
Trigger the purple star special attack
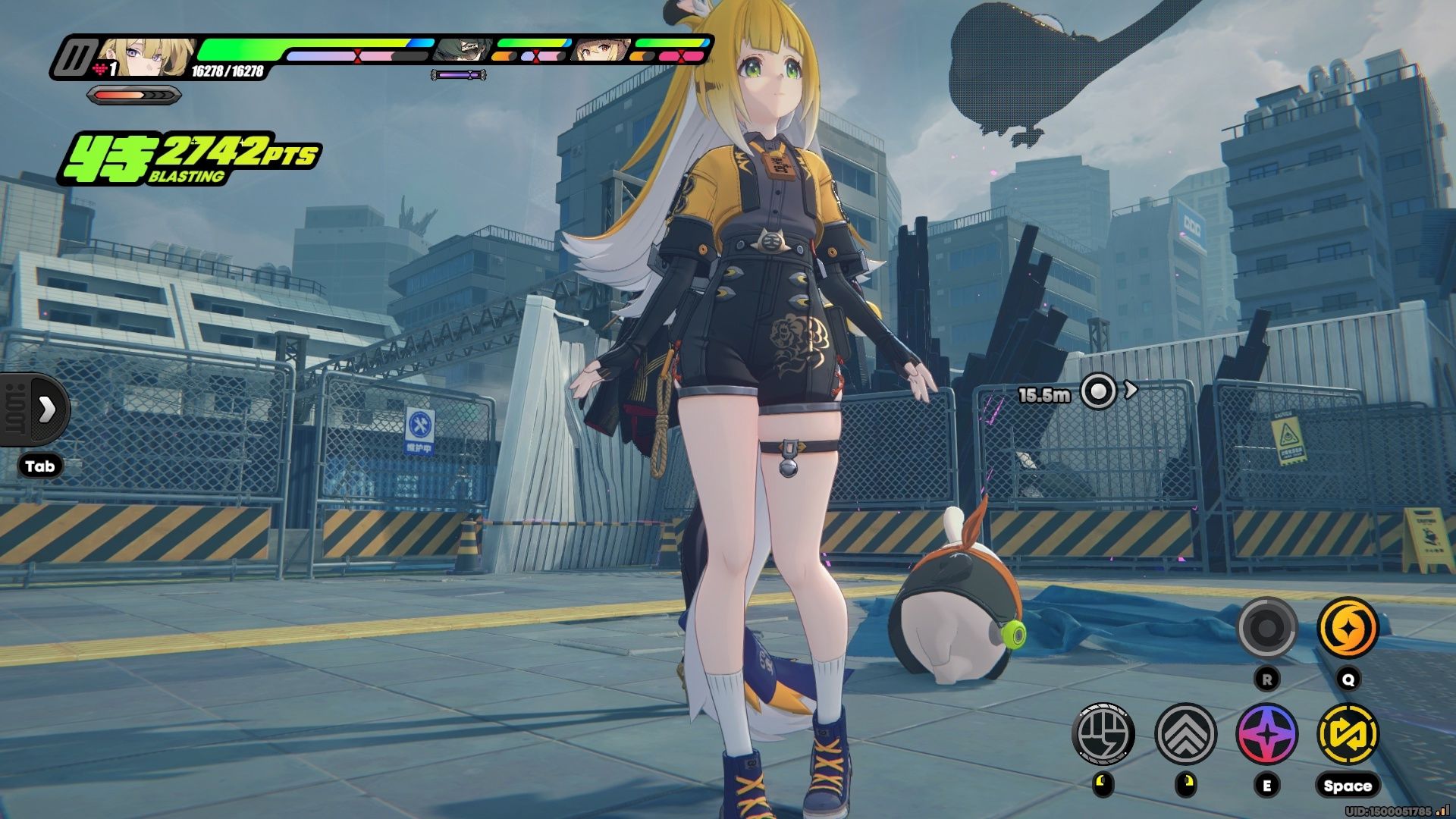coord(1266,734)
